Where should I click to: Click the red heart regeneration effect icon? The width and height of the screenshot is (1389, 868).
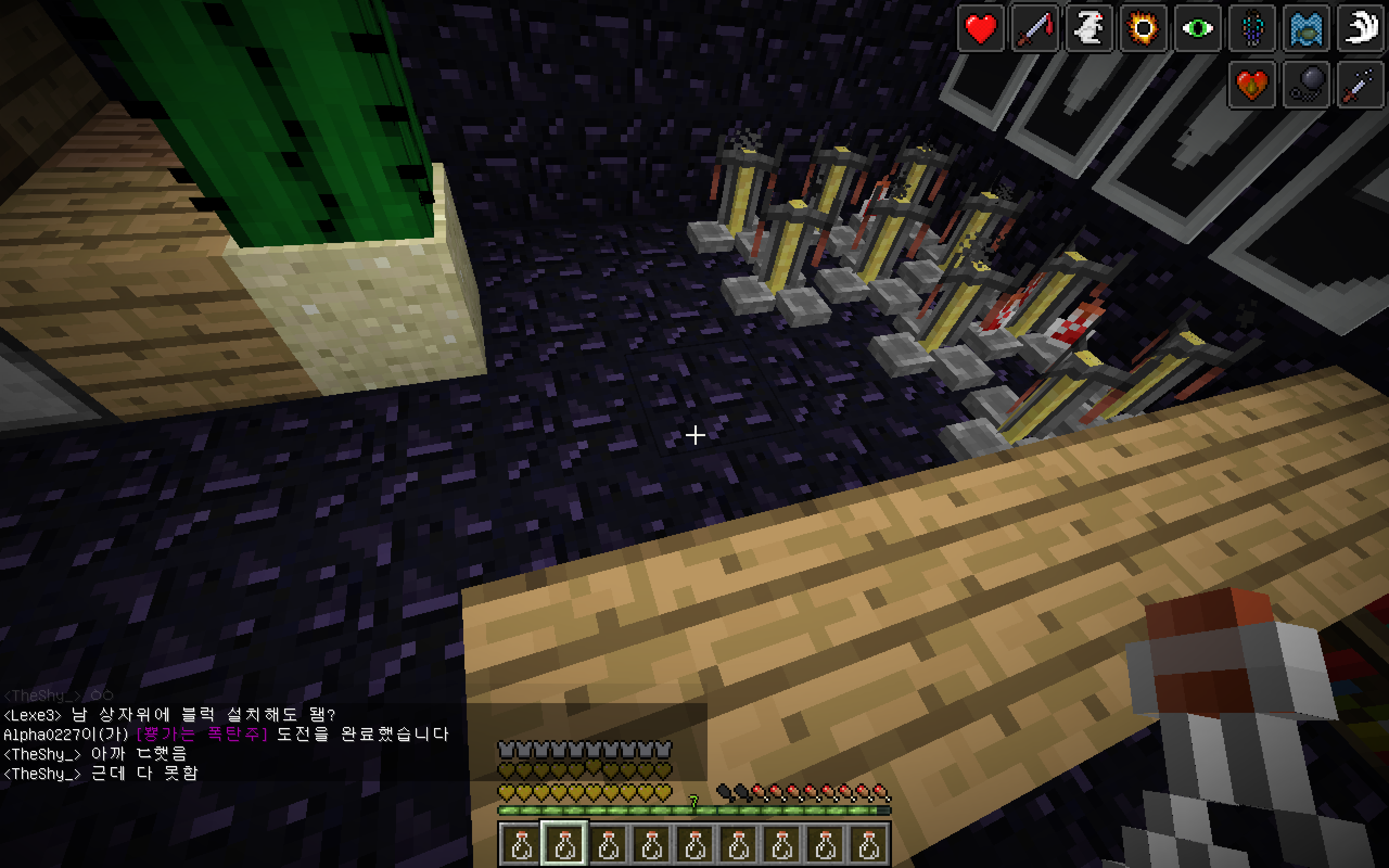pyautogui.click(x=980, y=29)
